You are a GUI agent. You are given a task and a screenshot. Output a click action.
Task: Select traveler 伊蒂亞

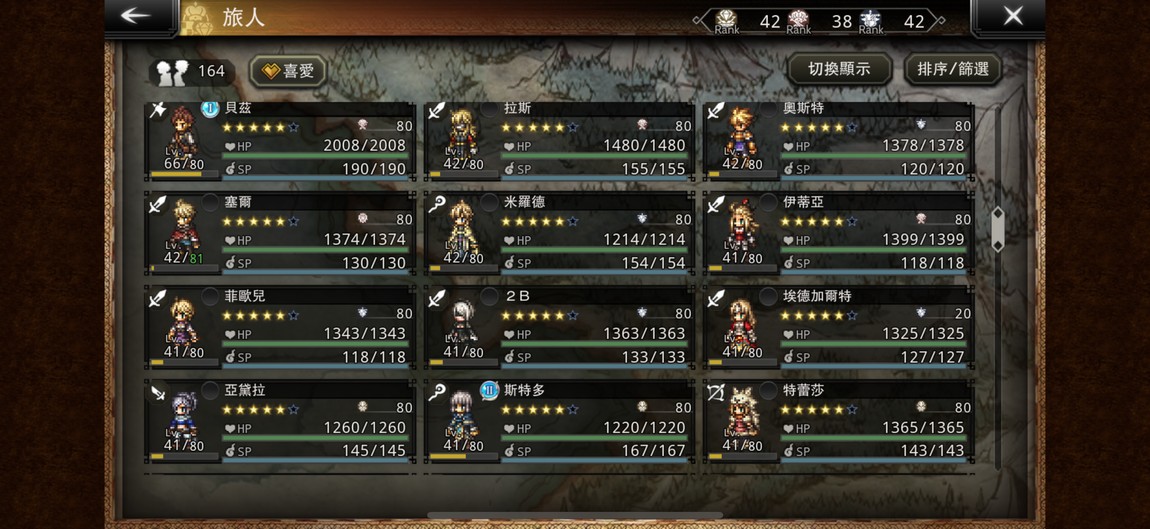point(838,235)
